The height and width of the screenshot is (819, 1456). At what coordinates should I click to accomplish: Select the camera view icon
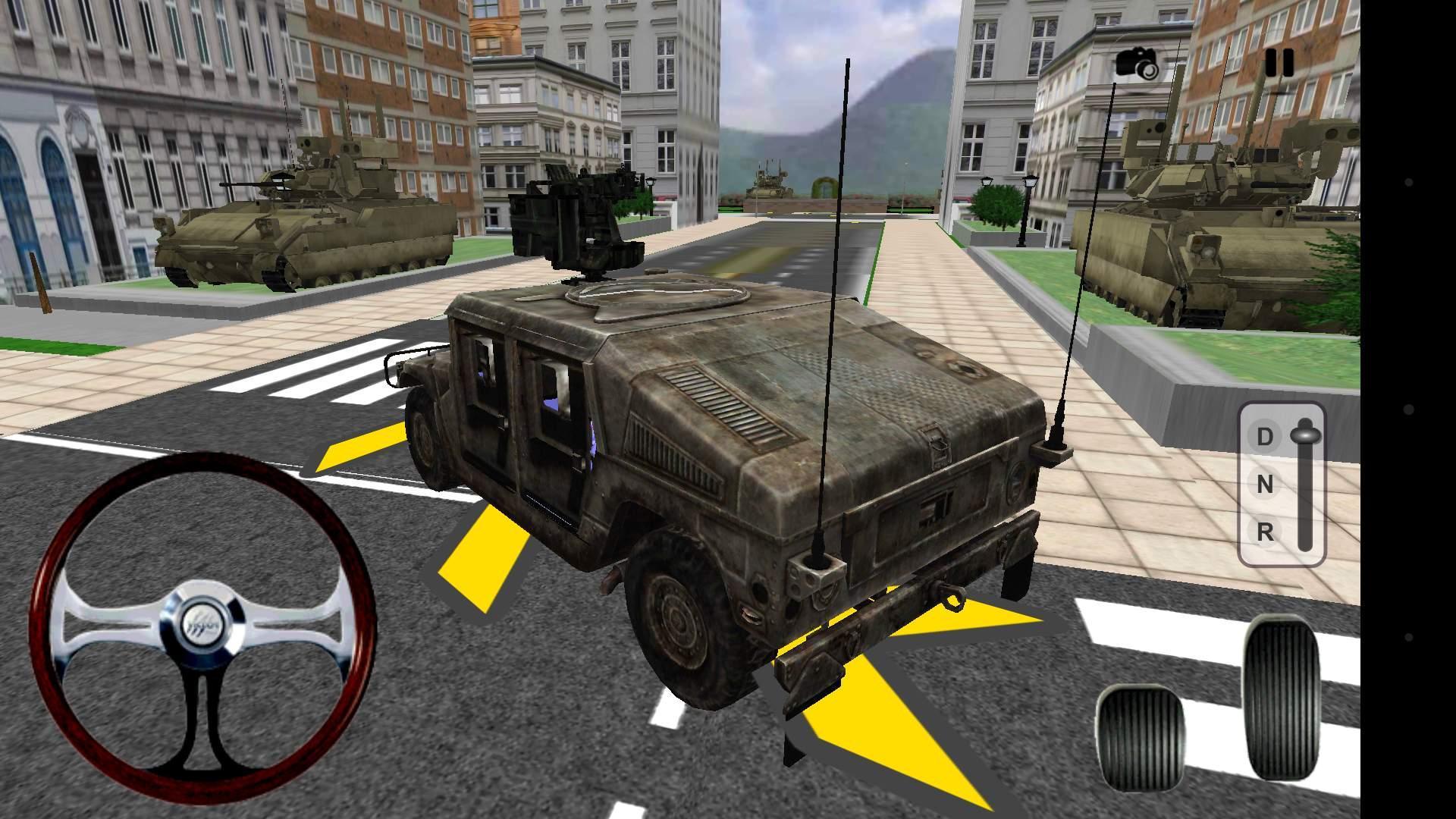click(x=1137, y=62)
